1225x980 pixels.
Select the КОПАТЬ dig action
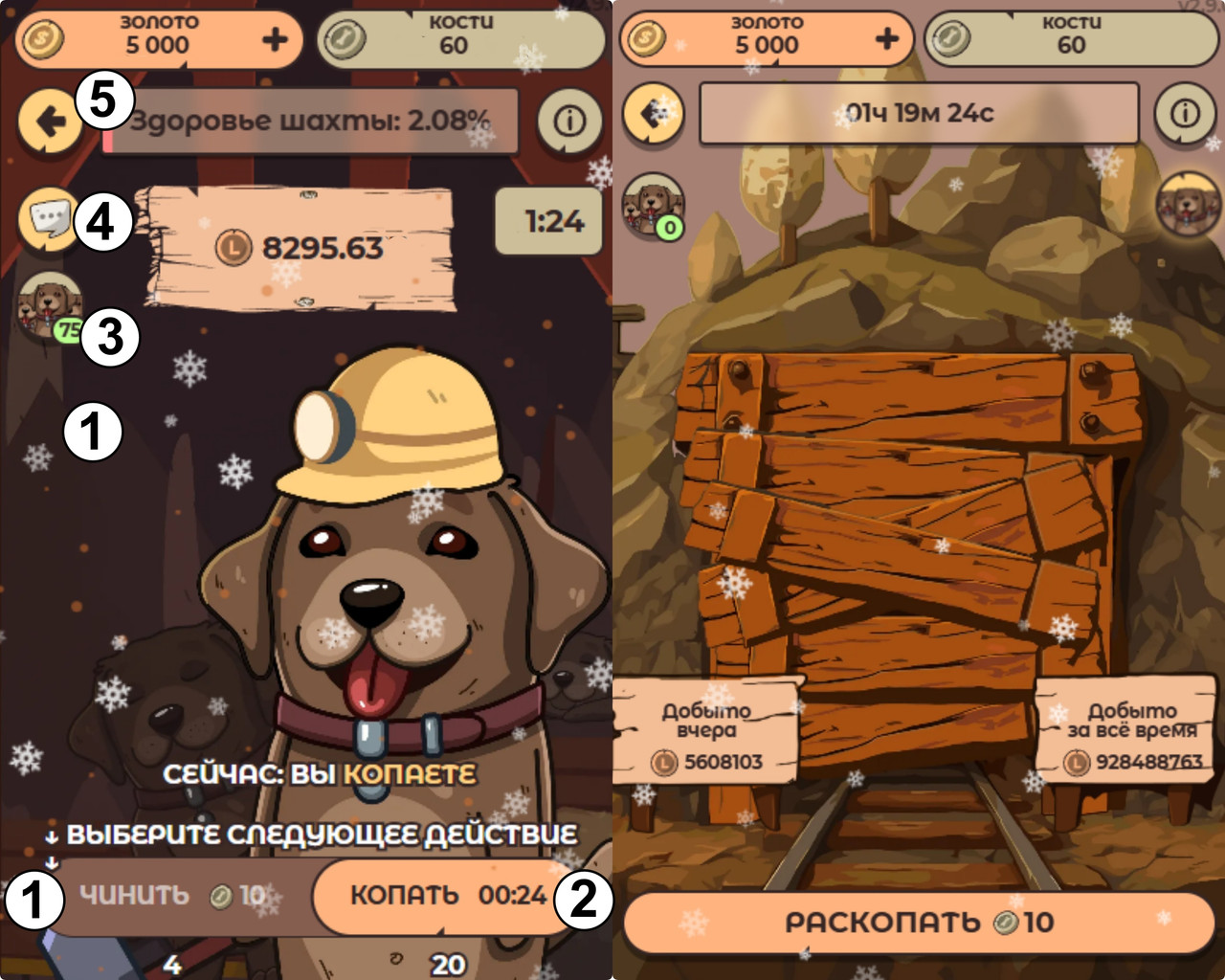click(x=445, y=896)
